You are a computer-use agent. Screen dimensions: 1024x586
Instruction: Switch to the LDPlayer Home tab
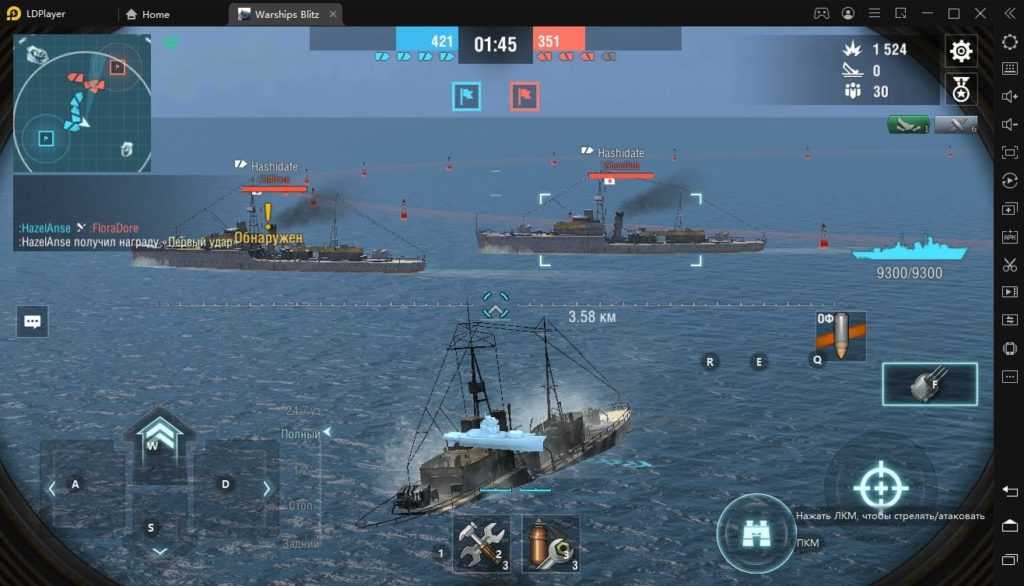pos(149,14)
